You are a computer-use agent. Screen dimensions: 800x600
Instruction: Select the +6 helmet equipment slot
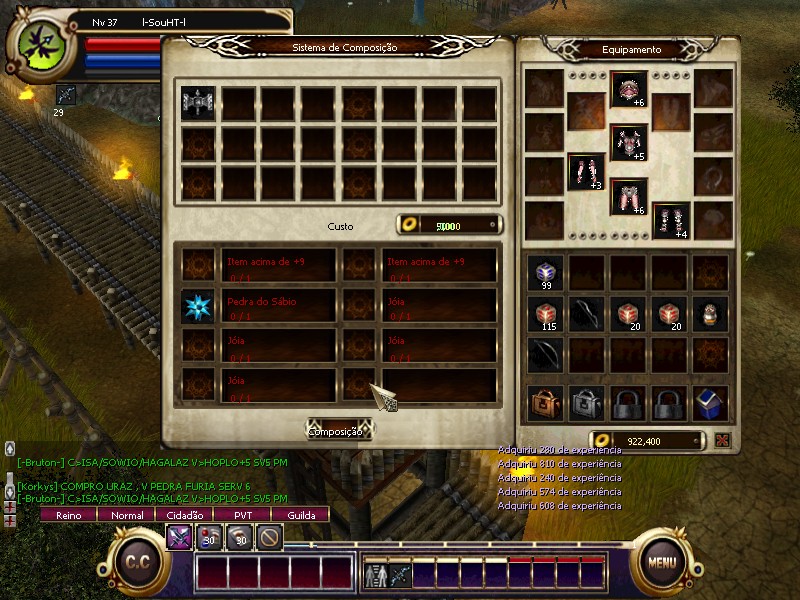point(629,90)
